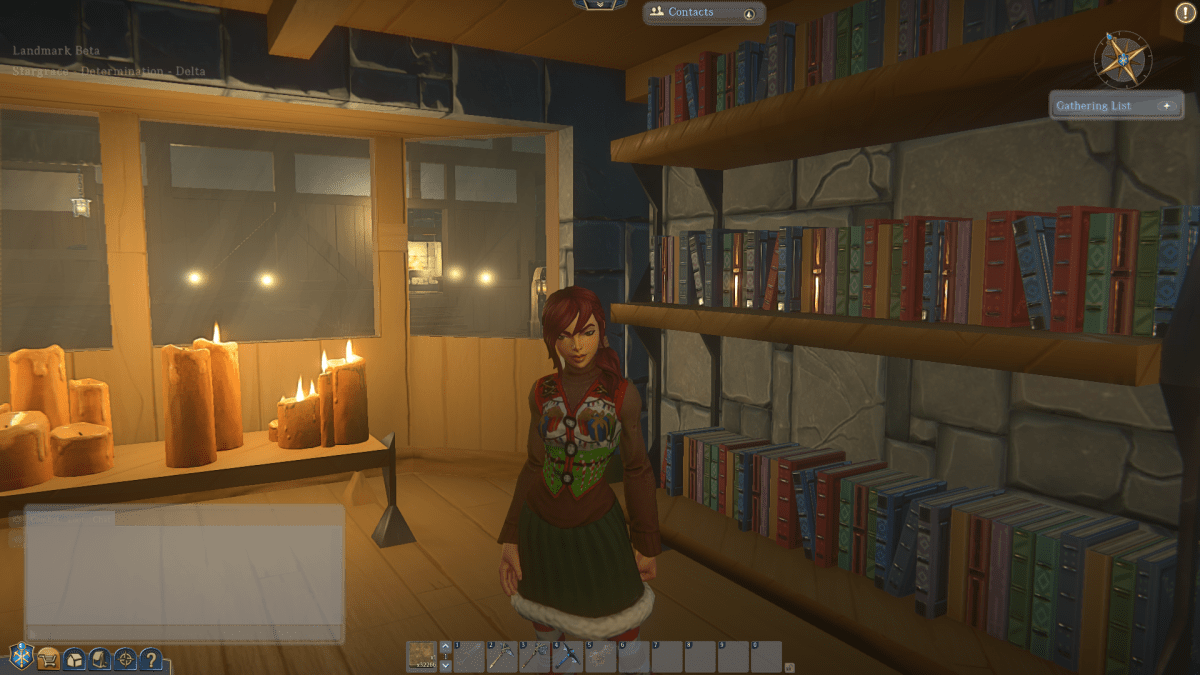This screenshot has height=675, width=1200.
Task: Switch hotbar up with the arrow
Action: (446, 647)
